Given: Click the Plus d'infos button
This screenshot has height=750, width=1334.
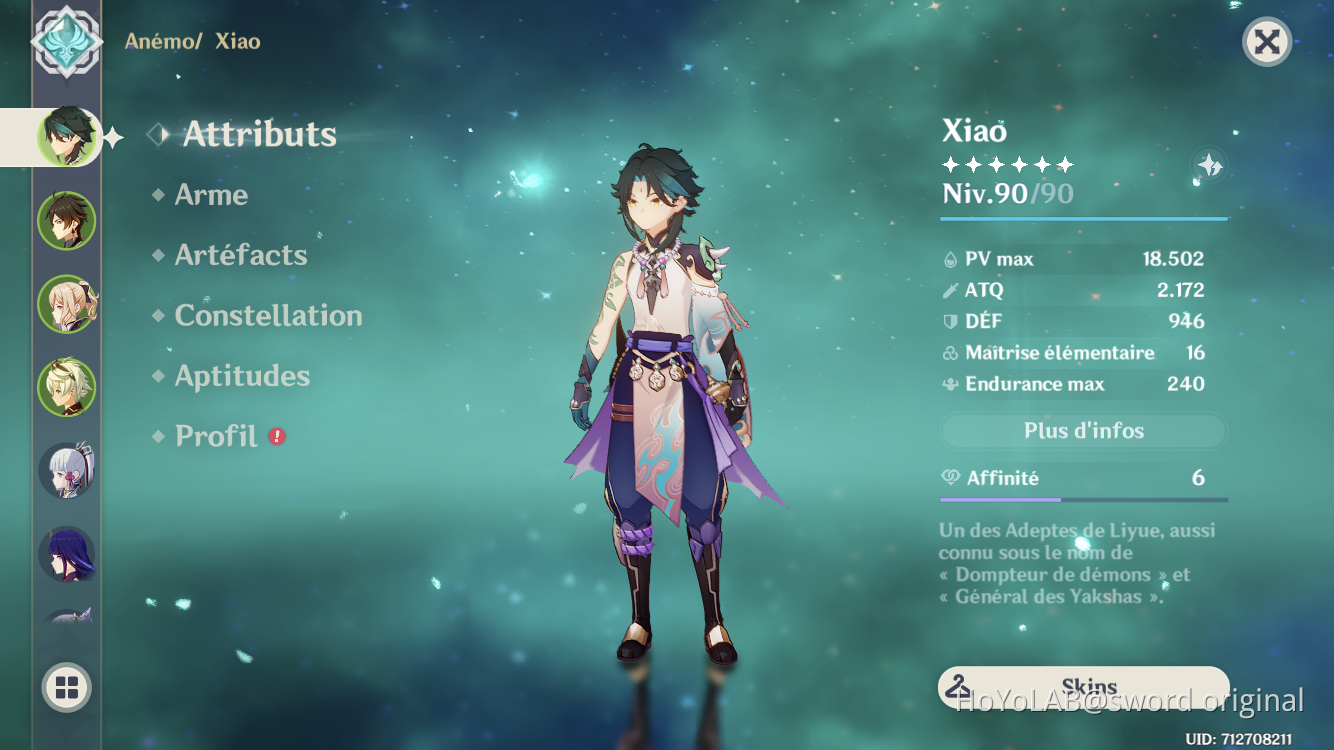Looking at the screenshot, I should 1083,431.
